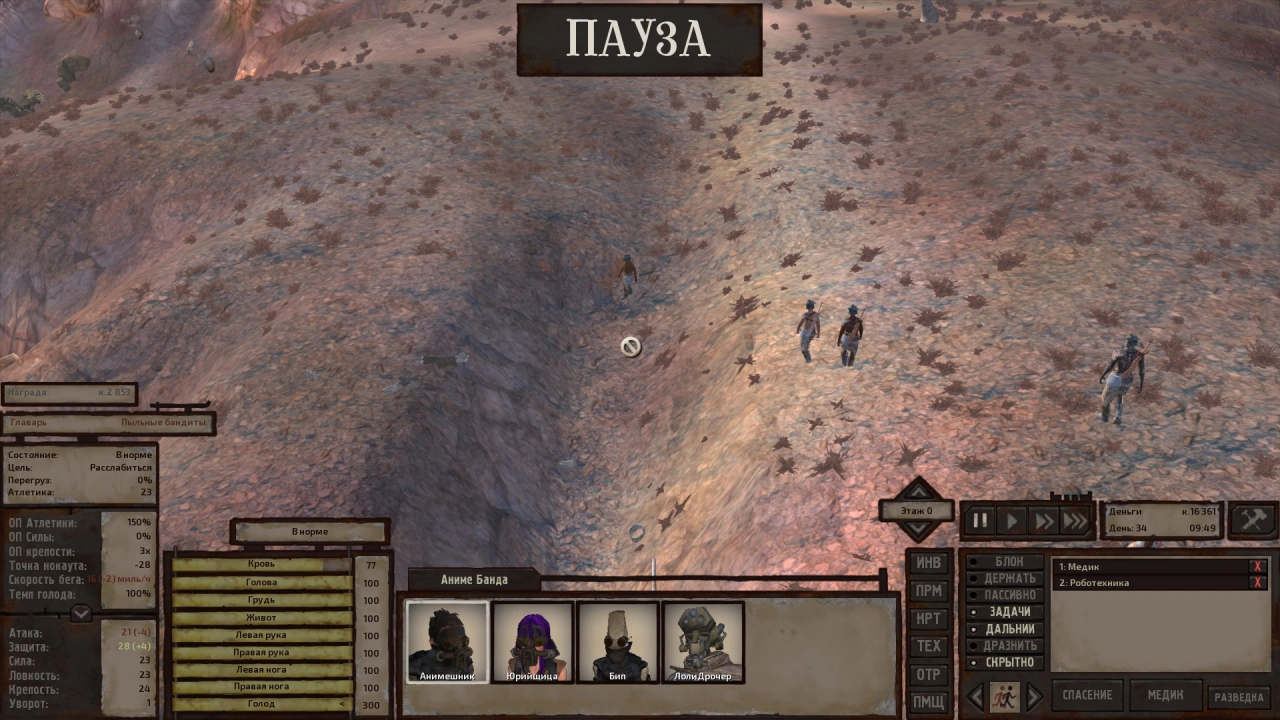
Task: Resume game at normal speed
Action: 1012,520
